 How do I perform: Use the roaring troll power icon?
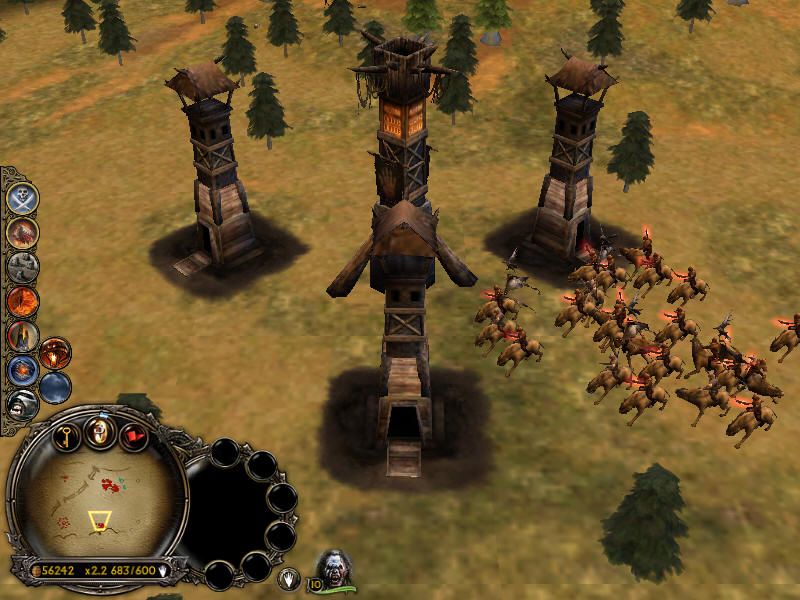22,404
